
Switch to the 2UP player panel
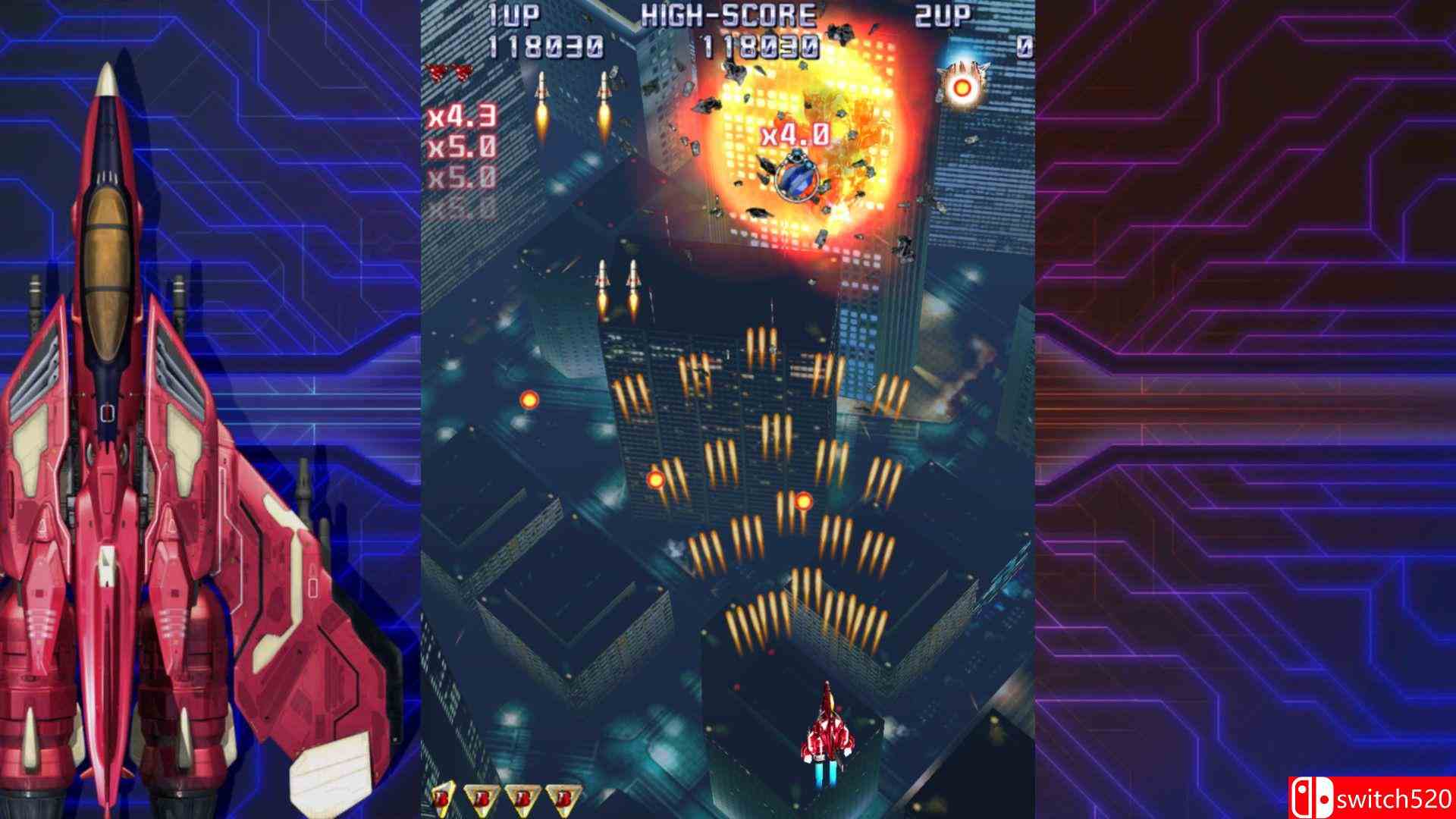pos(940,15)
